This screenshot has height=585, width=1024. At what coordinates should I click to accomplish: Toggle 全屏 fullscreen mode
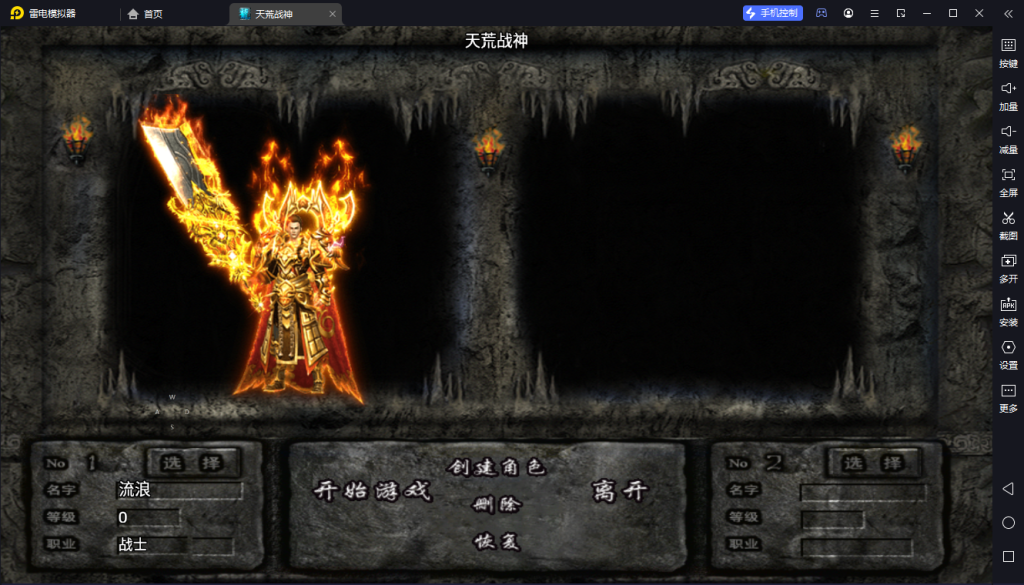[1008, 180]
